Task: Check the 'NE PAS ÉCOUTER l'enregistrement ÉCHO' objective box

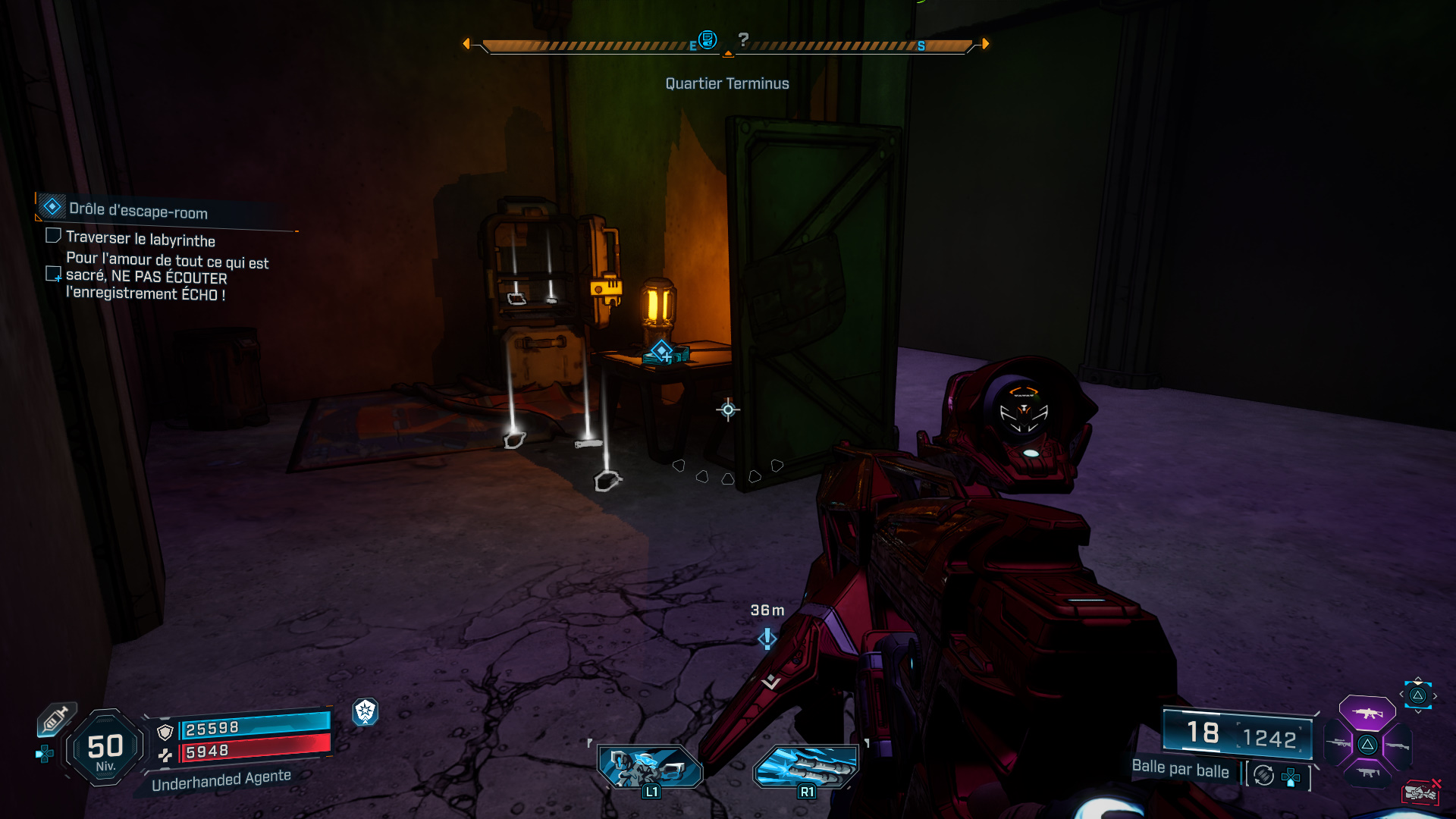Action: tap(54, 275)
